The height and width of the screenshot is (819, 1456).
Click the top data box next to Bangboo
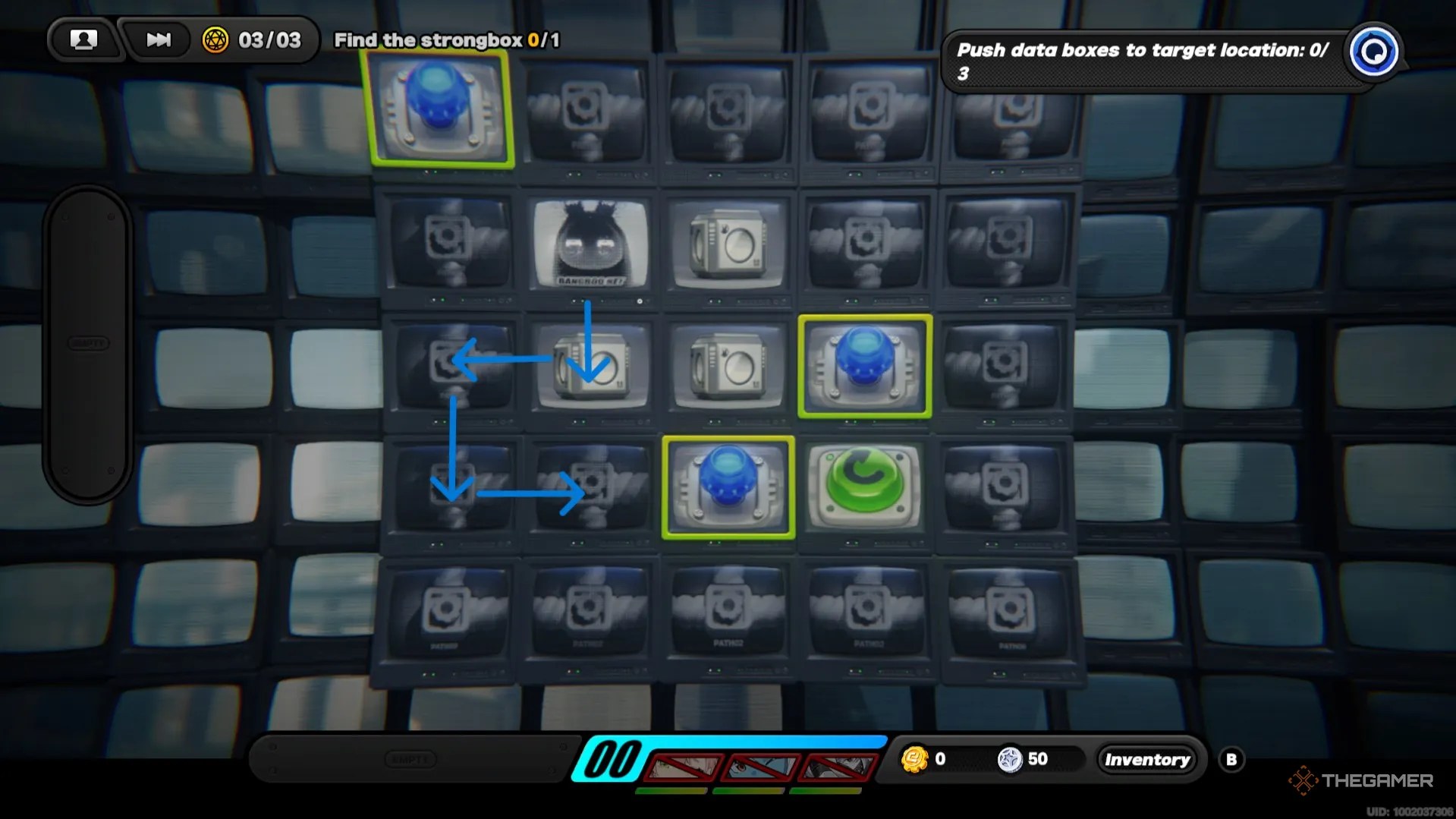(726, 243)
